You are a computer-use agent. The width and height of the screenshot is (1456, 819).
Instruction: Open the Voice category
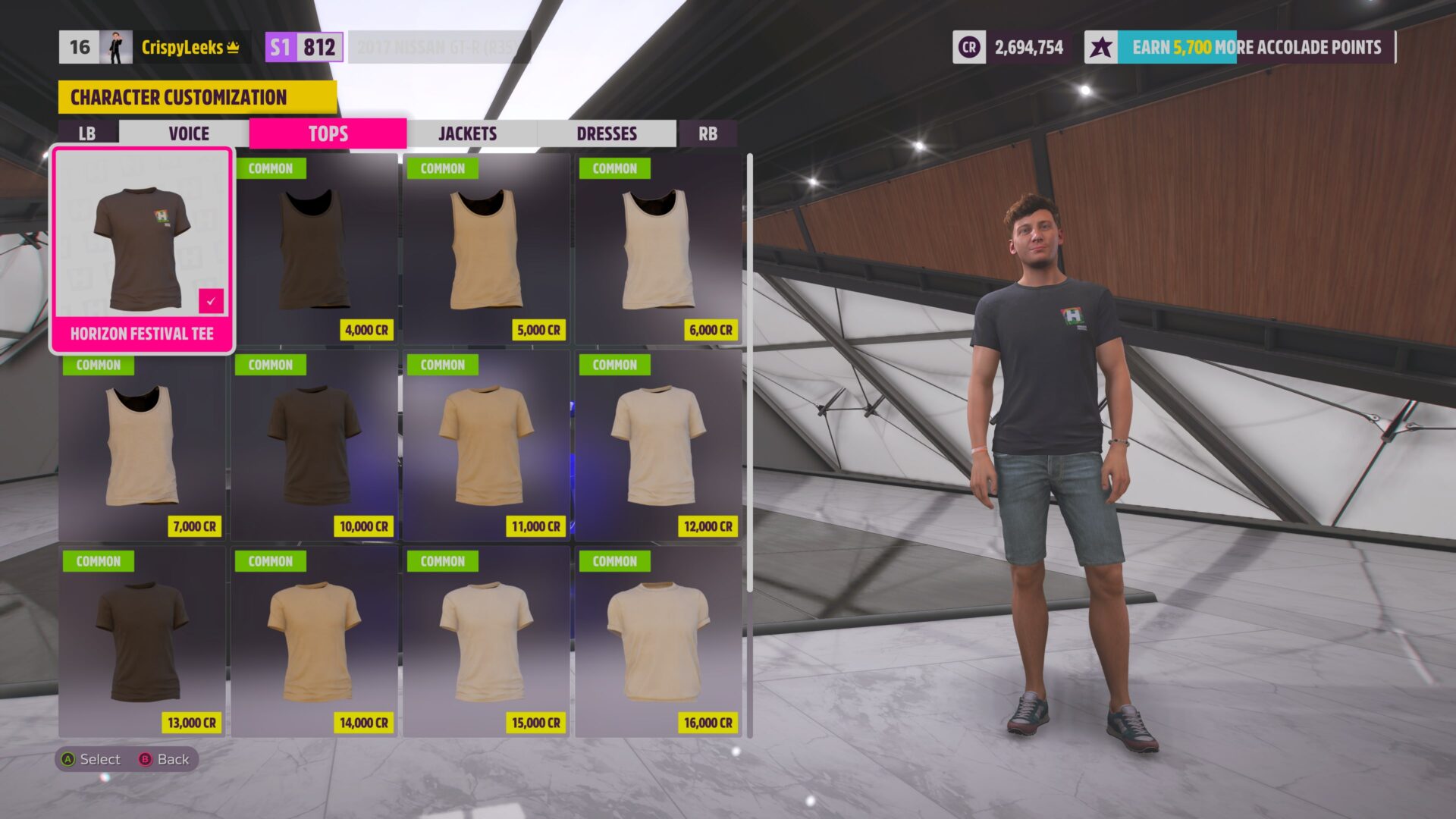tap(188, 133)
